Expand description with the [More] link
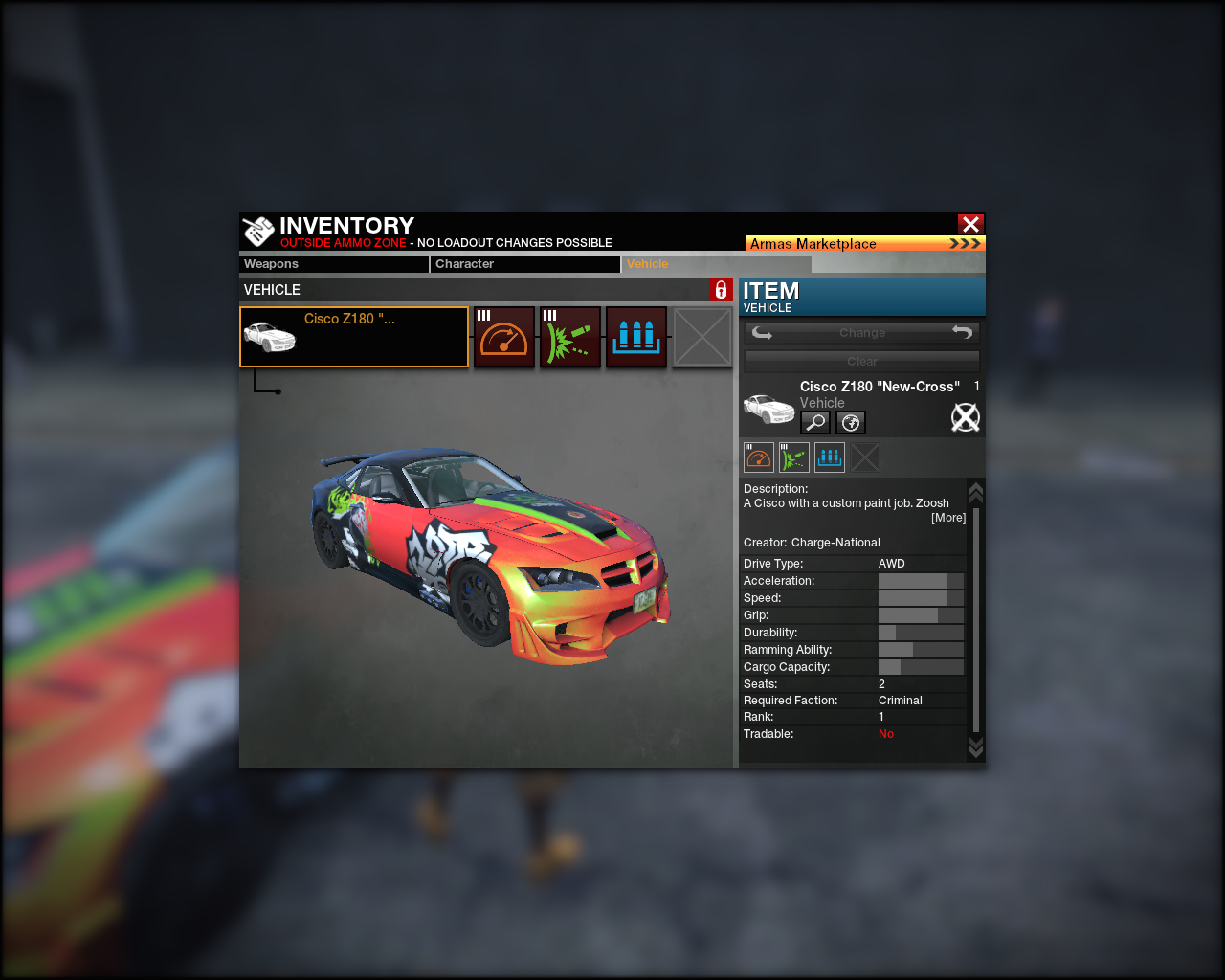The width and height of the screenshot is (1225, 980). (x=948, y=518)
